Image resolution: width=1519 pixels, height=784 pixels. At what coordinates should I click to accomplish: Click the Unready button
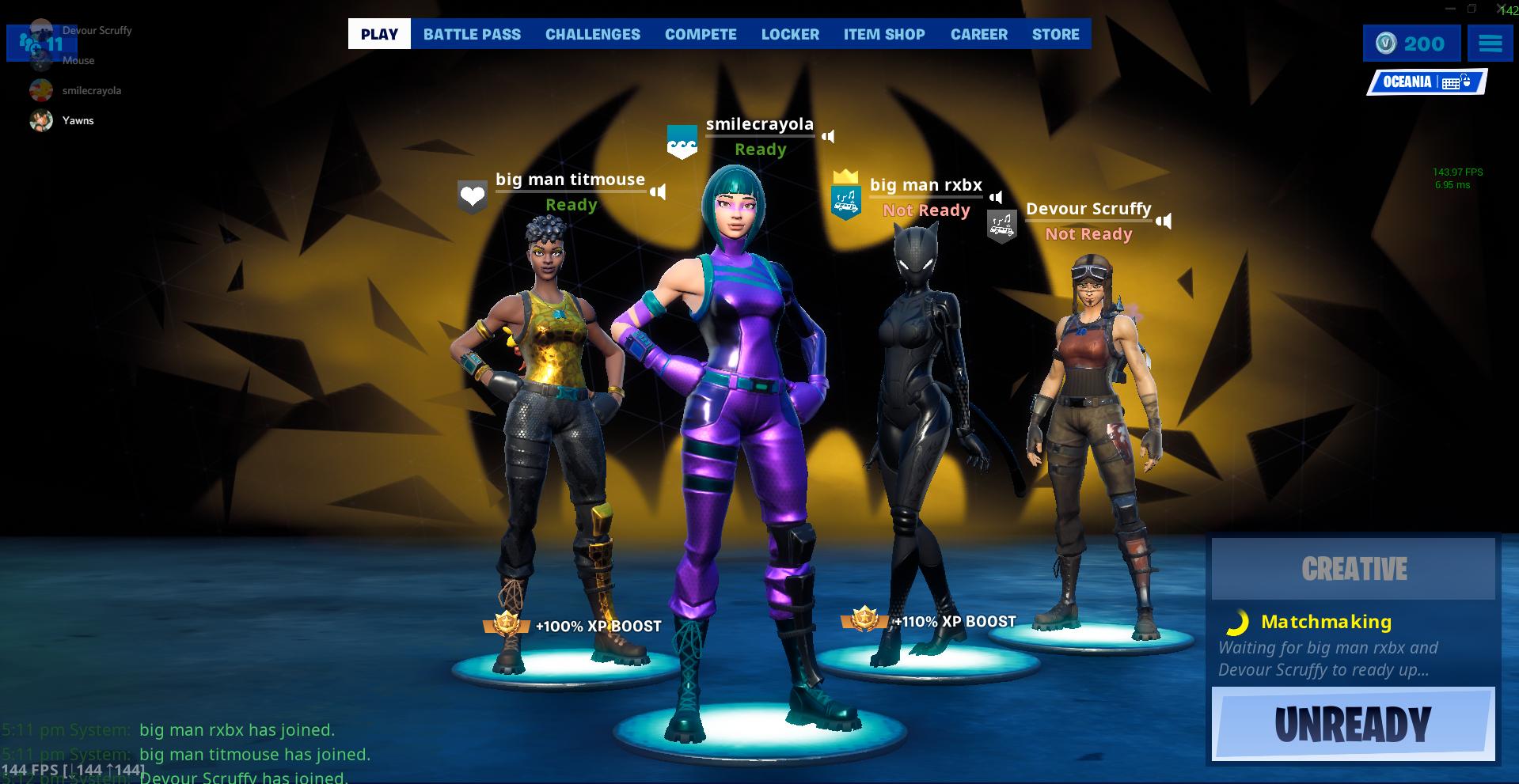pos(1353,724)
